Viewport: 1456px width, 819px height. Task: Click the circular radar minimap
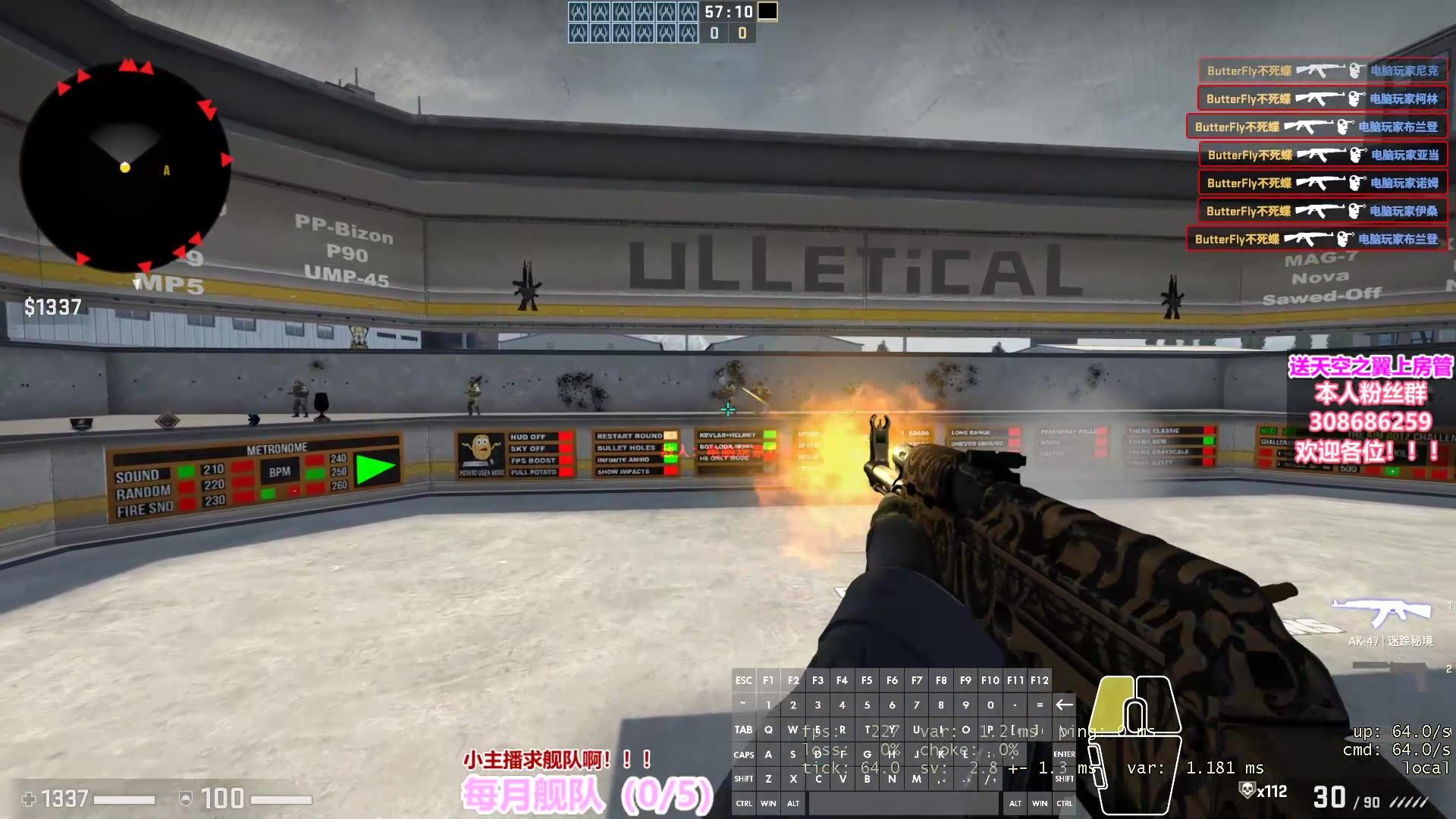[x=125, y=165]
